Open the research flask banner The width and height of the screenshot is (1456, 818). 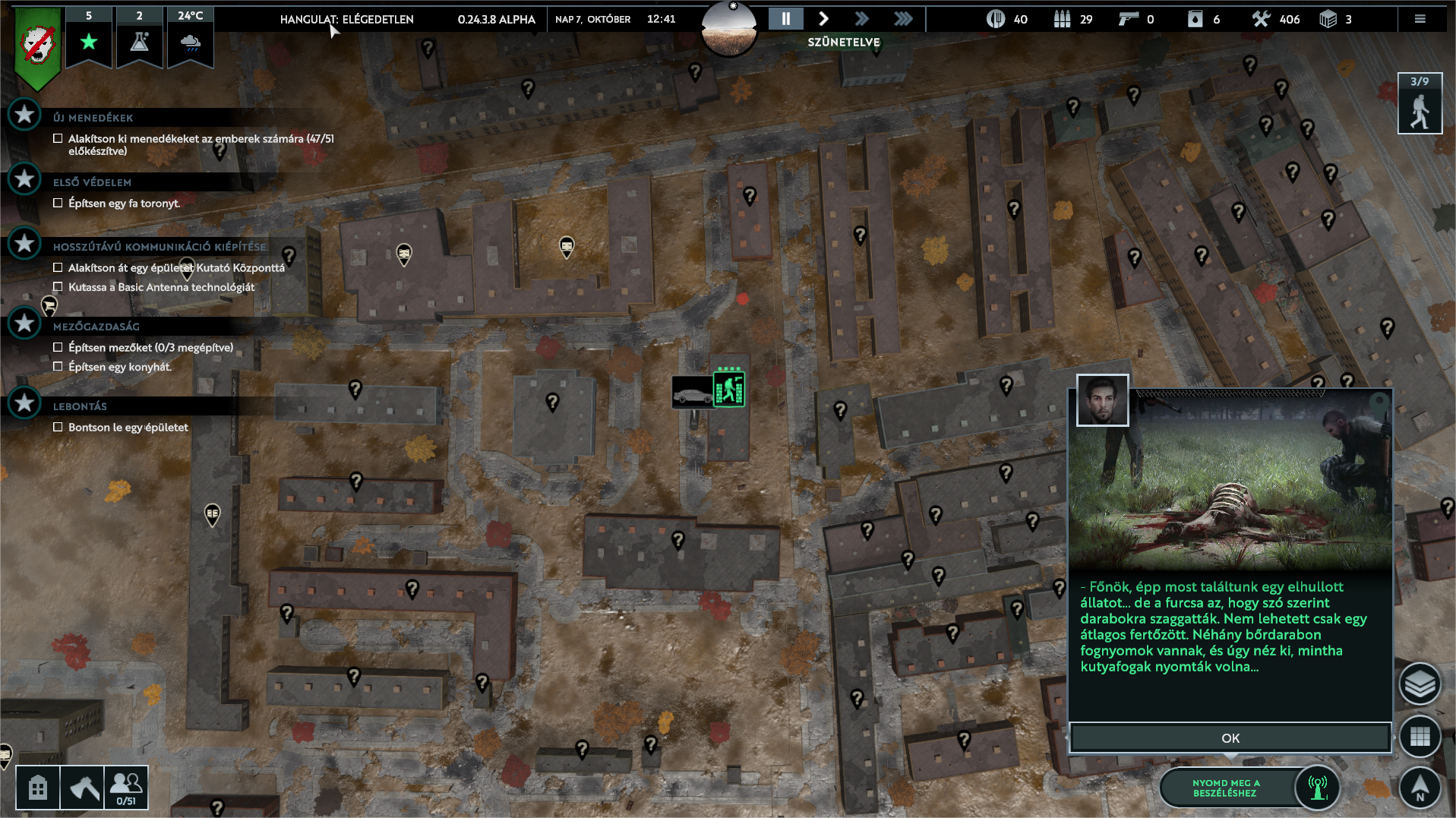[139, 36]
